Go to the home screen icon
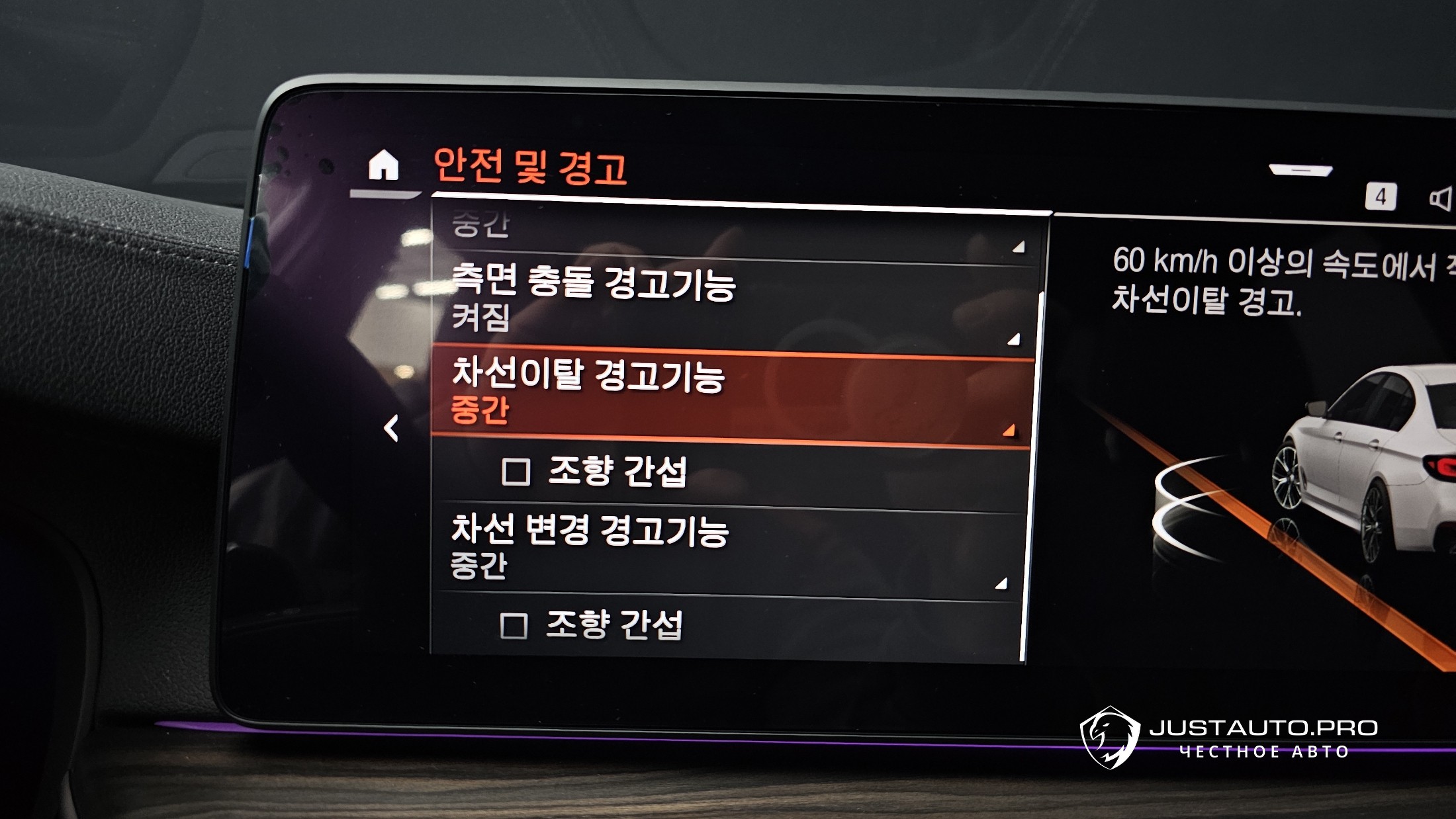 (x=384, y=165)
